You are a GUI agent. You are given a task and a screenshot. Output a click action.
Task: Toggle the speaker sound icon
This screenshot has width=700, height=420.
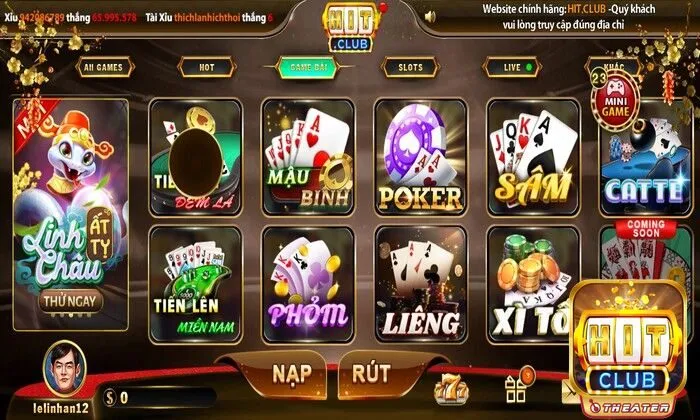click(x=428, y=15)
